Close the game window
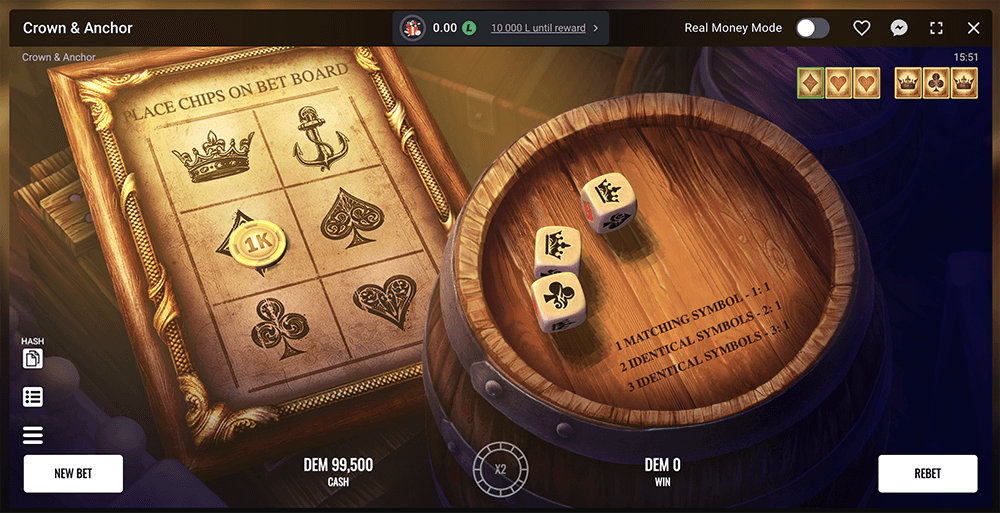The height and width of the screenshot is (513, 1000). click(x=974, y=28)
